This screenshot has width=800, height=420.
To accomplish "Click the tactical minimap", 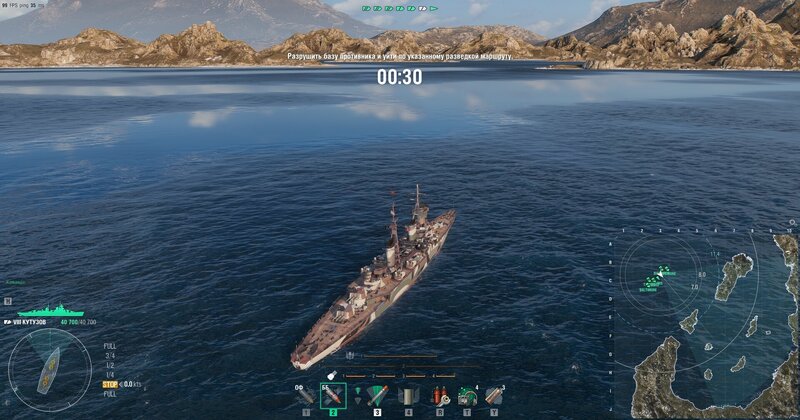I will tap(704, 325).
